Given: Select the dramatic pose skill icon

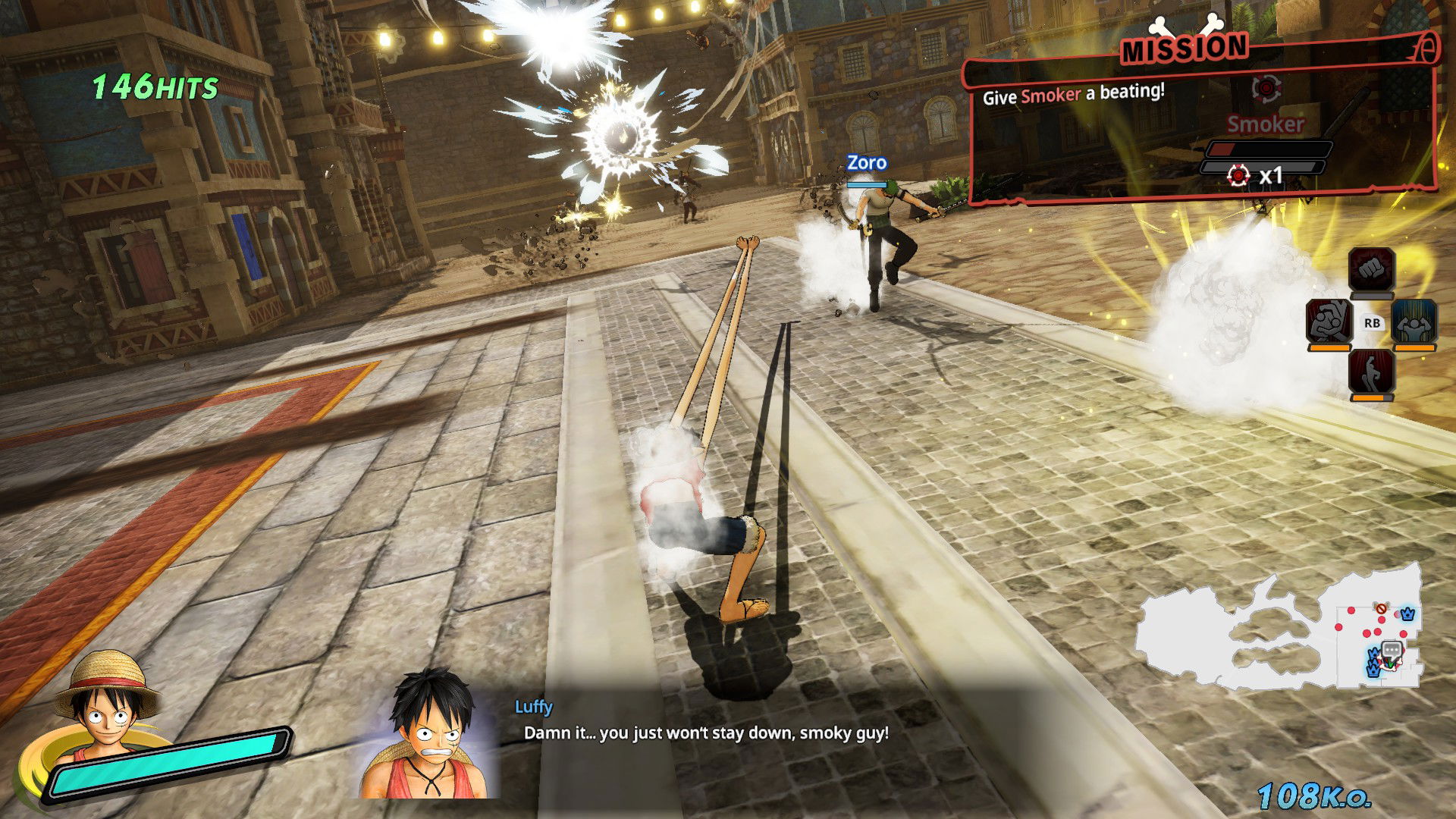Looking at the screenshot, I should pos(1373,372).
